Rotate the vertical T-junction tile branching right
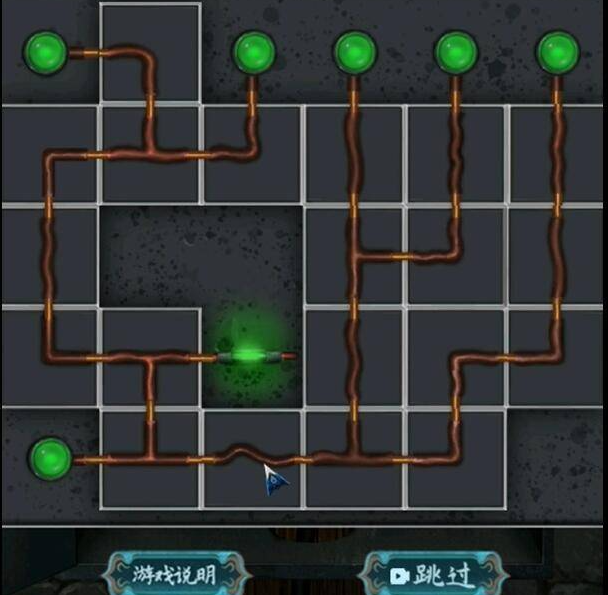This screenshot has height=595, width=608. (x=355, y=255)
